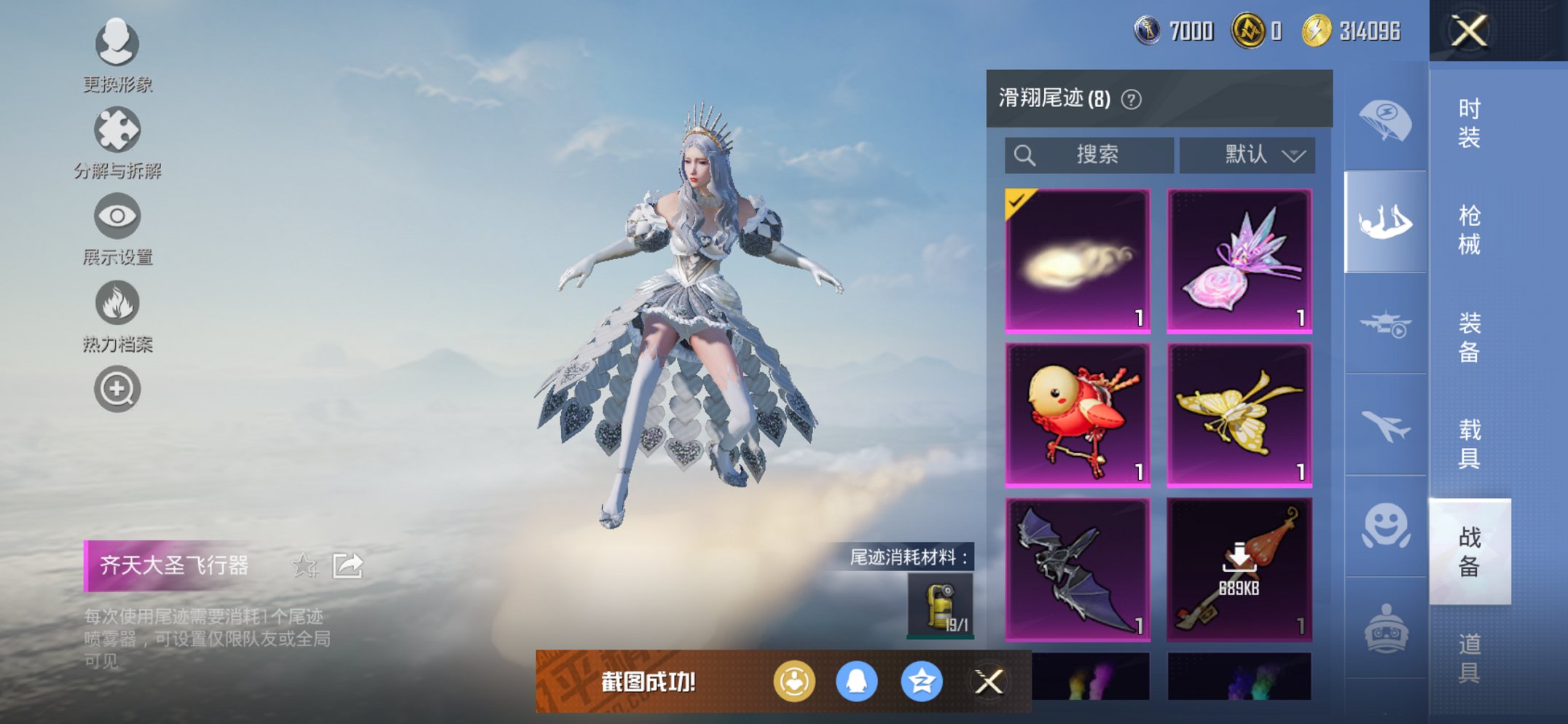Click the magnifier zoom-in icon on left sidebar

117,388
